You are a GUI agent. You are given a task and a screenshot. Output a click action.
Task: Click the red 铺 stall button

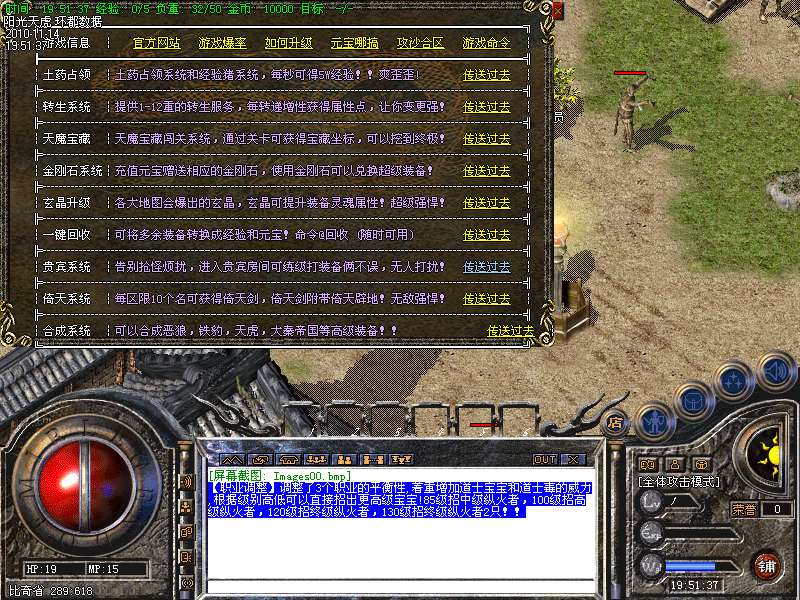(x=766, y=565)
